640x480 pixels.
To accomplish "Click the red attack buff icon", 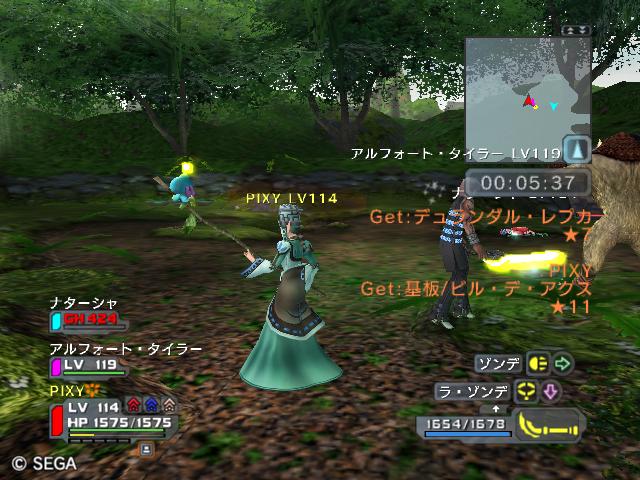I will click(134, 406).
